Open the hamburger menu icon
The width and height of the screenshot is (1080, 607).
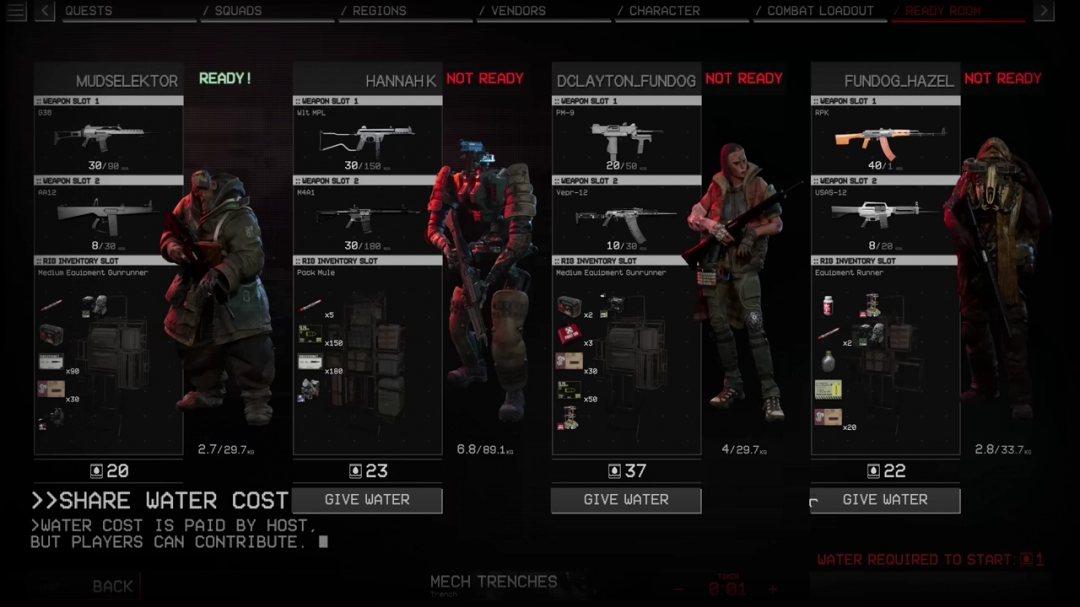16,11
